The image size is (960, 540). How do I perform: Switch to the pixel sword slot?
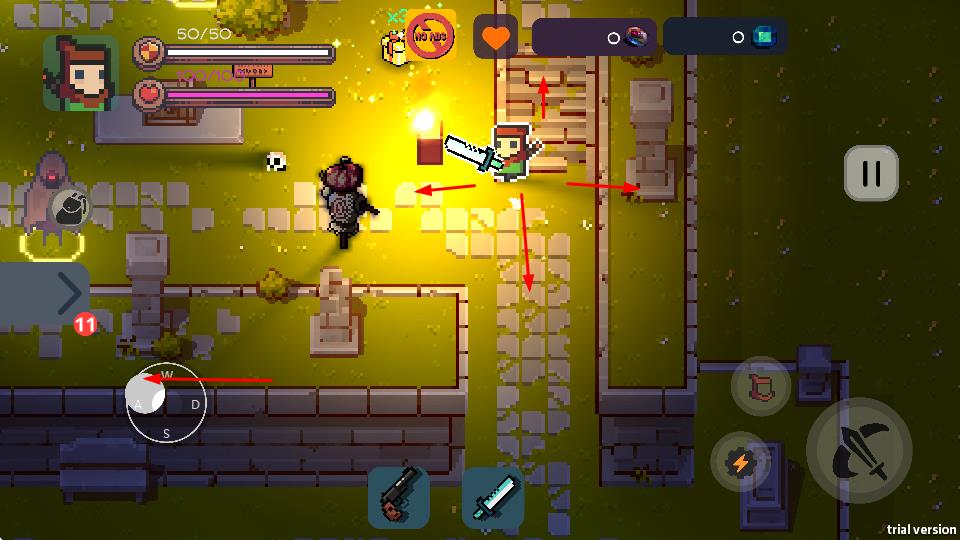[492, 497]
